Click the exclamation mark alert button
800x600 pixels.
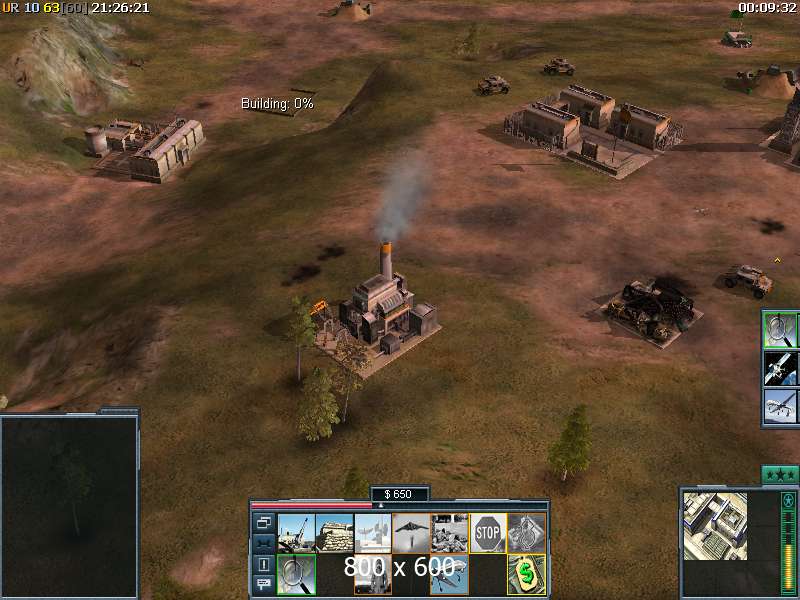pyautogui.click(x=263, y=564)
